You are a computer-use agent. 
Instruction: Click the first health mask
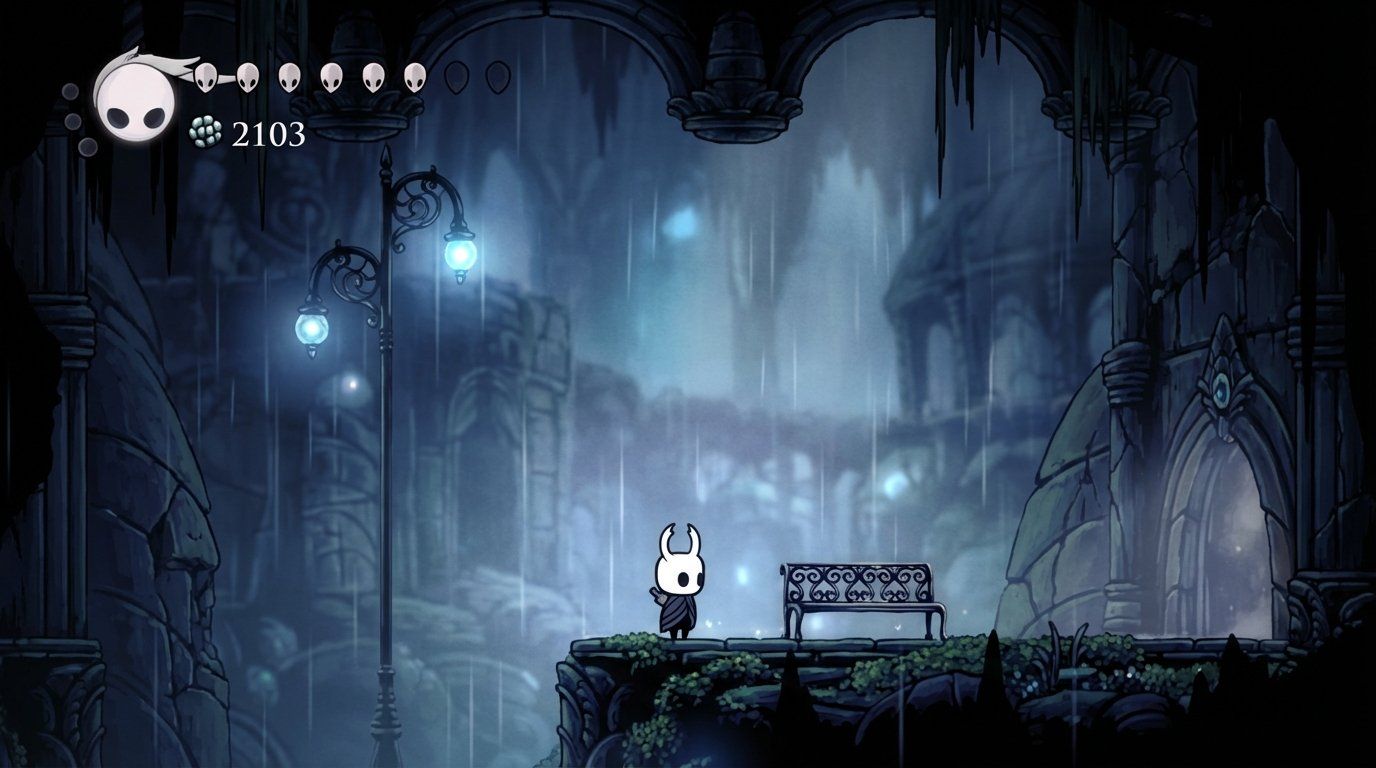[206, 76]
